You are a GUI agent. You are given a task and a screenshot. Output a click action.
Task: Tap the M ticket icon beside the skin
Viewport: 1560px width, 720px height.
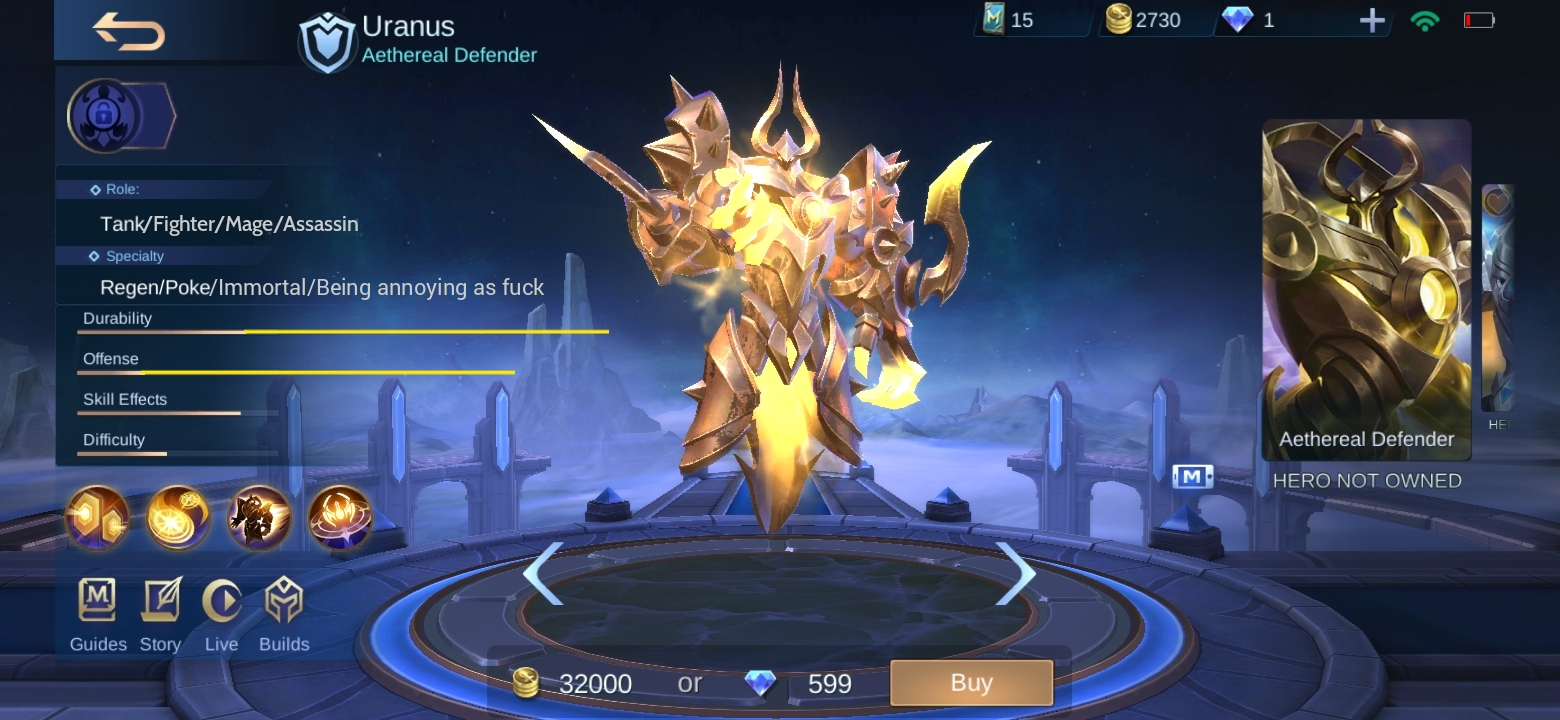pos(1192,477)
